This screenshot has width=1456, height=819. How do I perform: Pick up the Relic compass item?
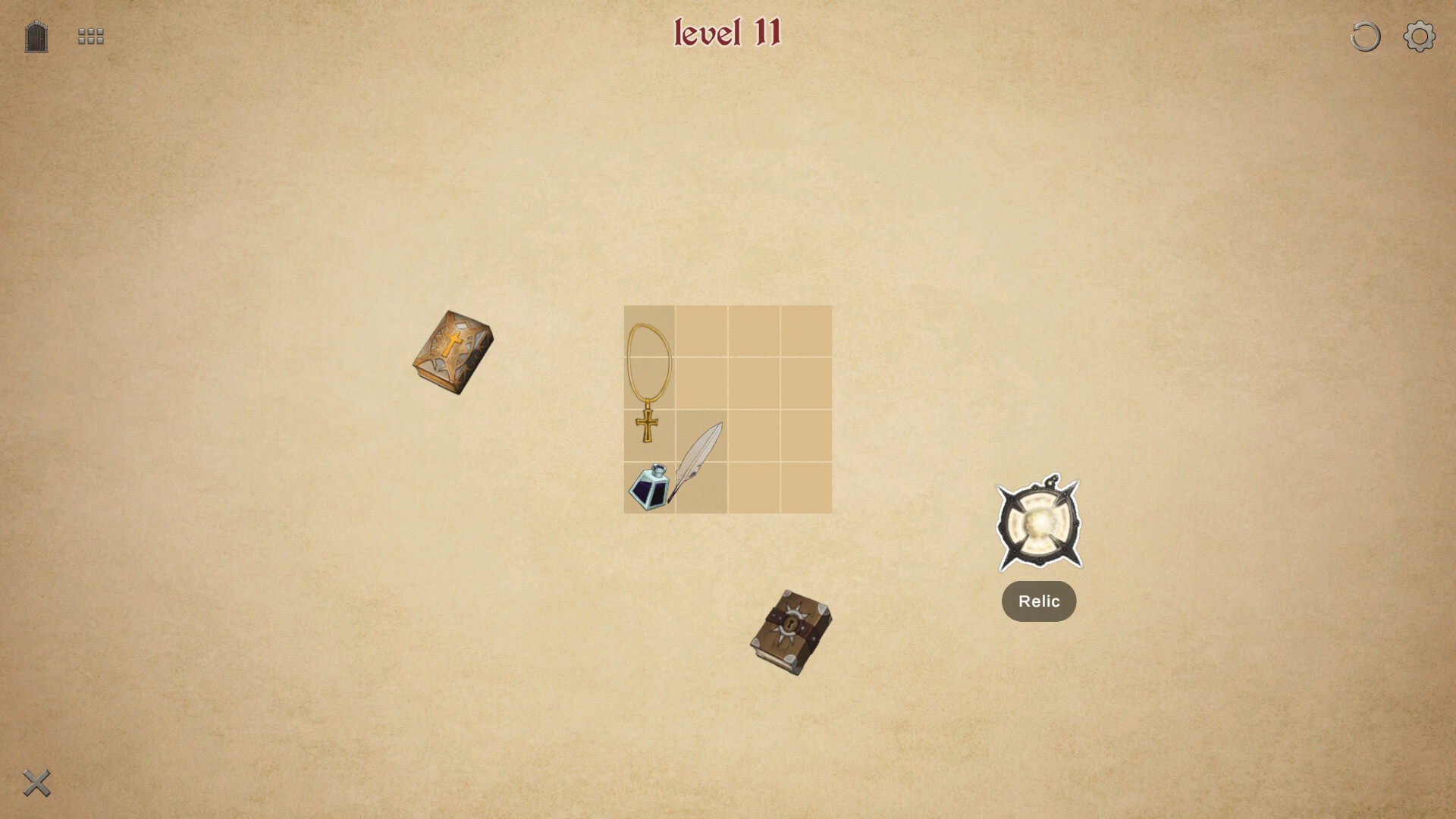1038,523
